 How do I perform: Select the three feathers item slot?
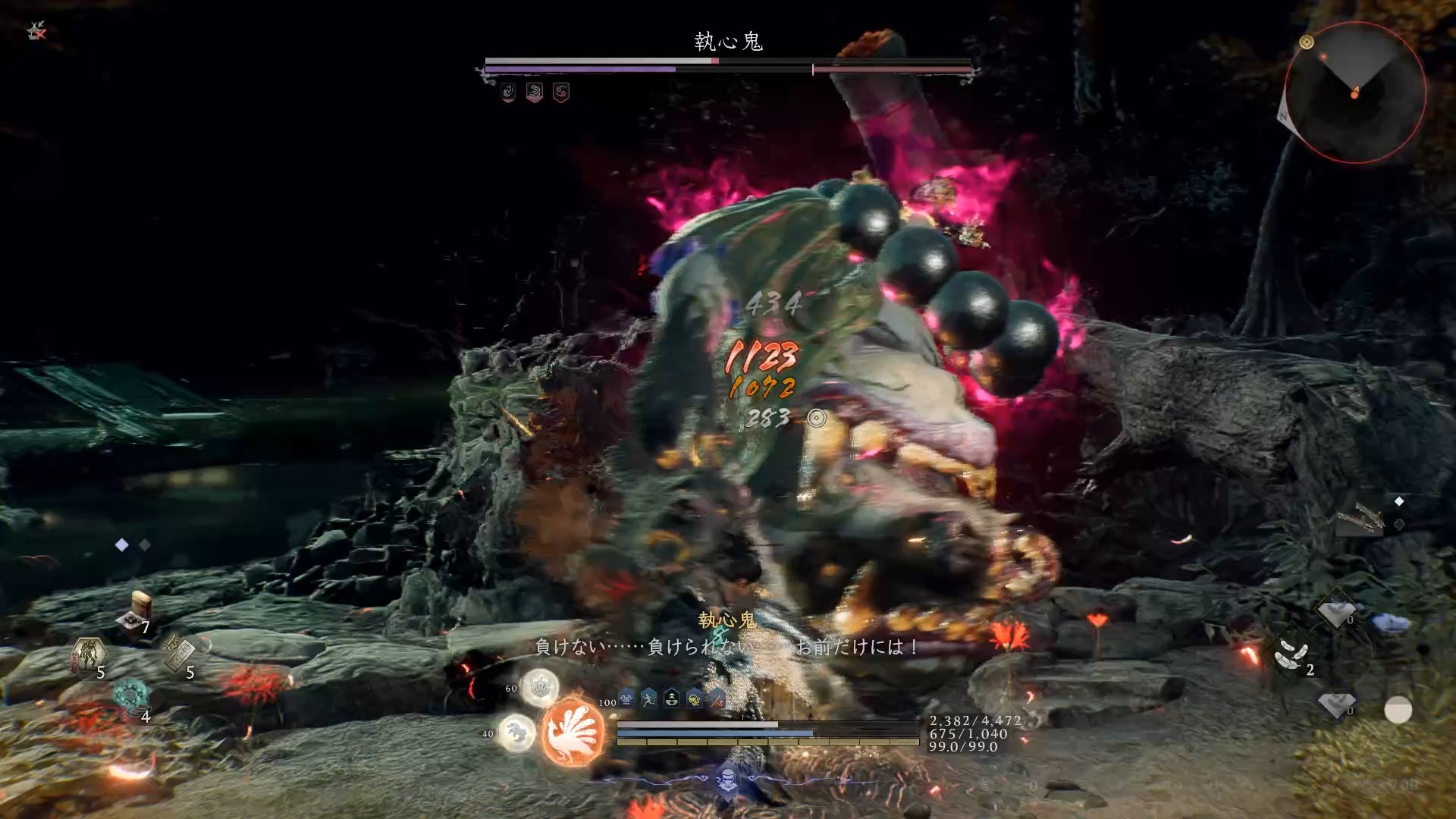click(1291, 654)
